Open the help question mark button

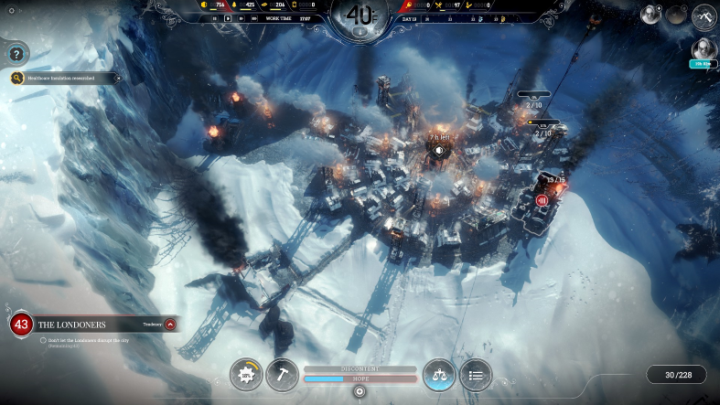pos(16,54)
